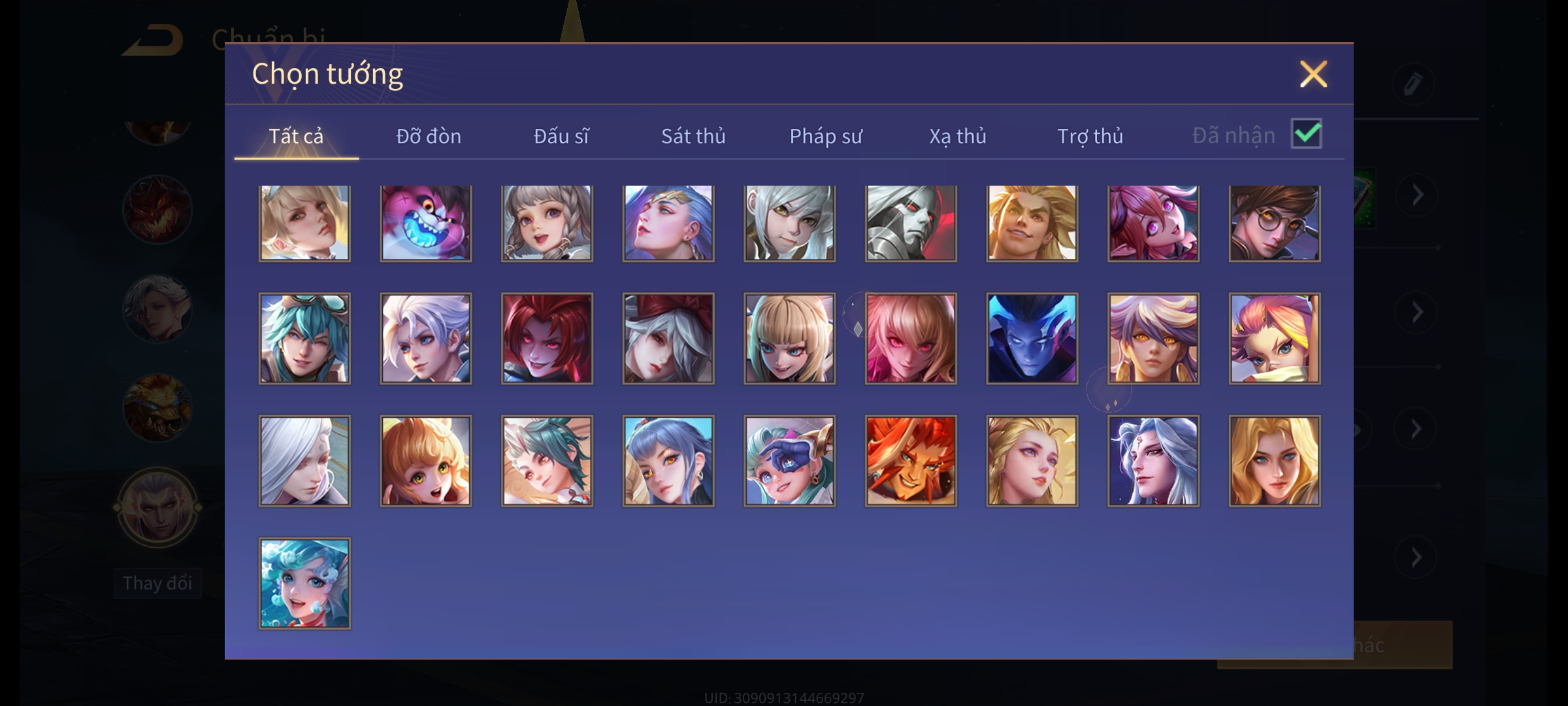Choose the teal-haired hero with goggles

coord(304,339)
